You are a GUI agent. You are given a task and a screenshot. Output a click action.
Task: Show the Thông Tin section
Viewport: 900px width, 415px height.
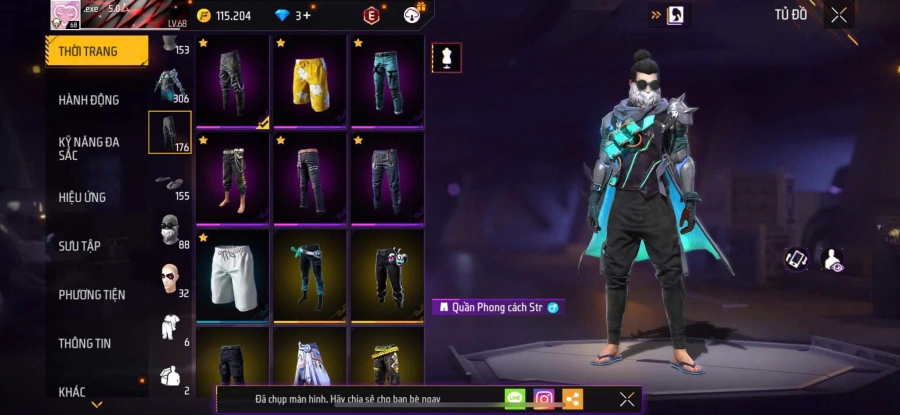pyautogui.click(x=84, y=343)
